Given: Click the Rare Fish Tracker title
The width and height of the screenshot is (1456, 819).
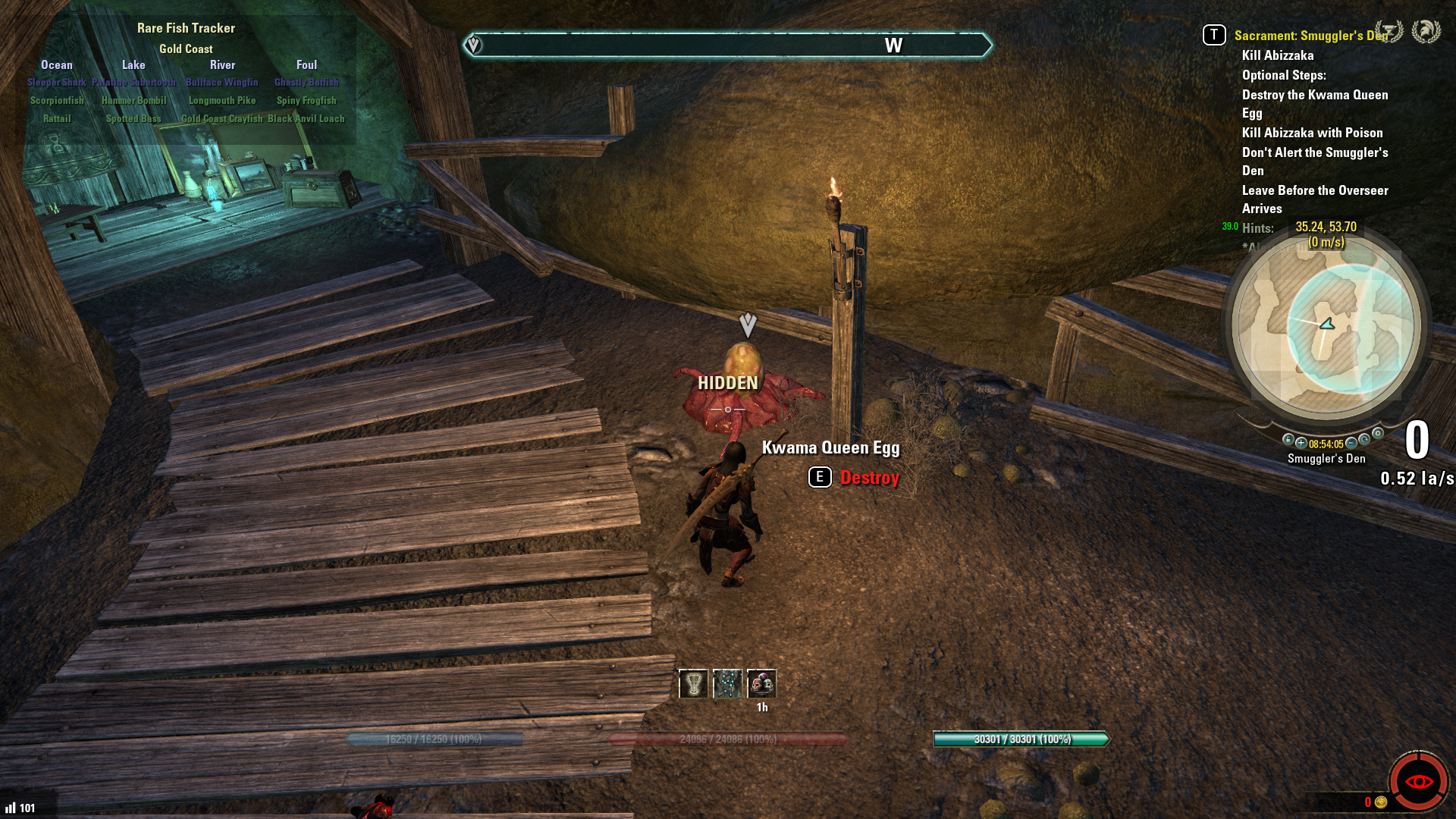Looking at the screenshot, I should point(186,28).
